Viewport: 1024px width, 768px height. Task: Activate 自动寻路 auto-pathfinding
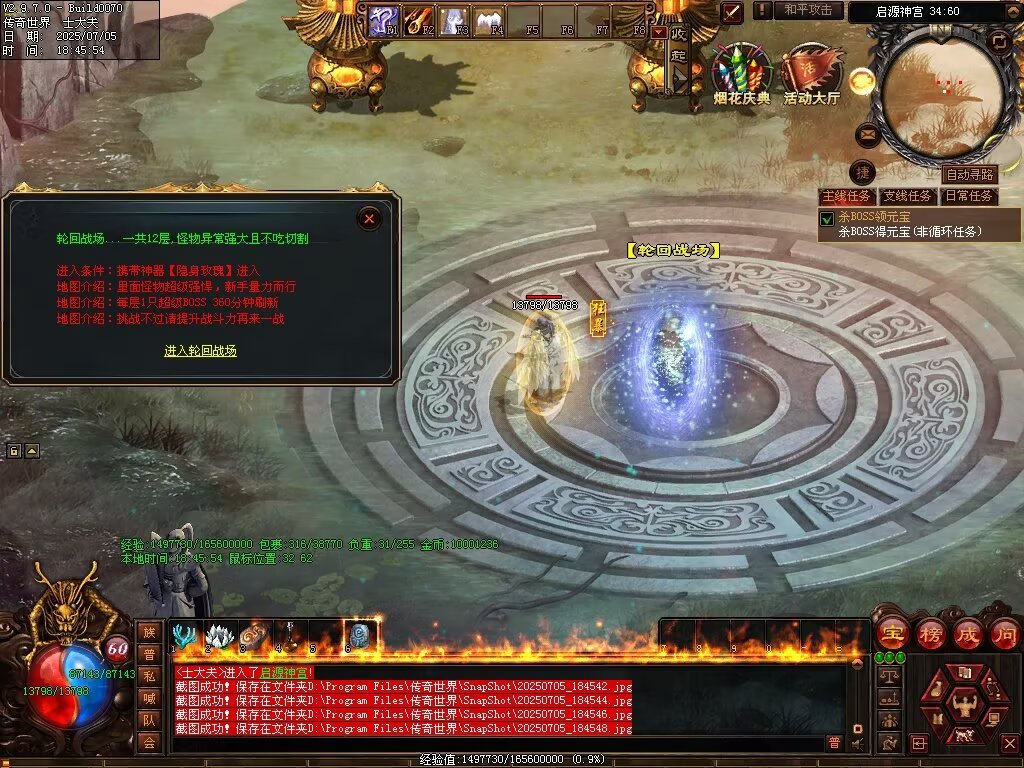[969, 175]
